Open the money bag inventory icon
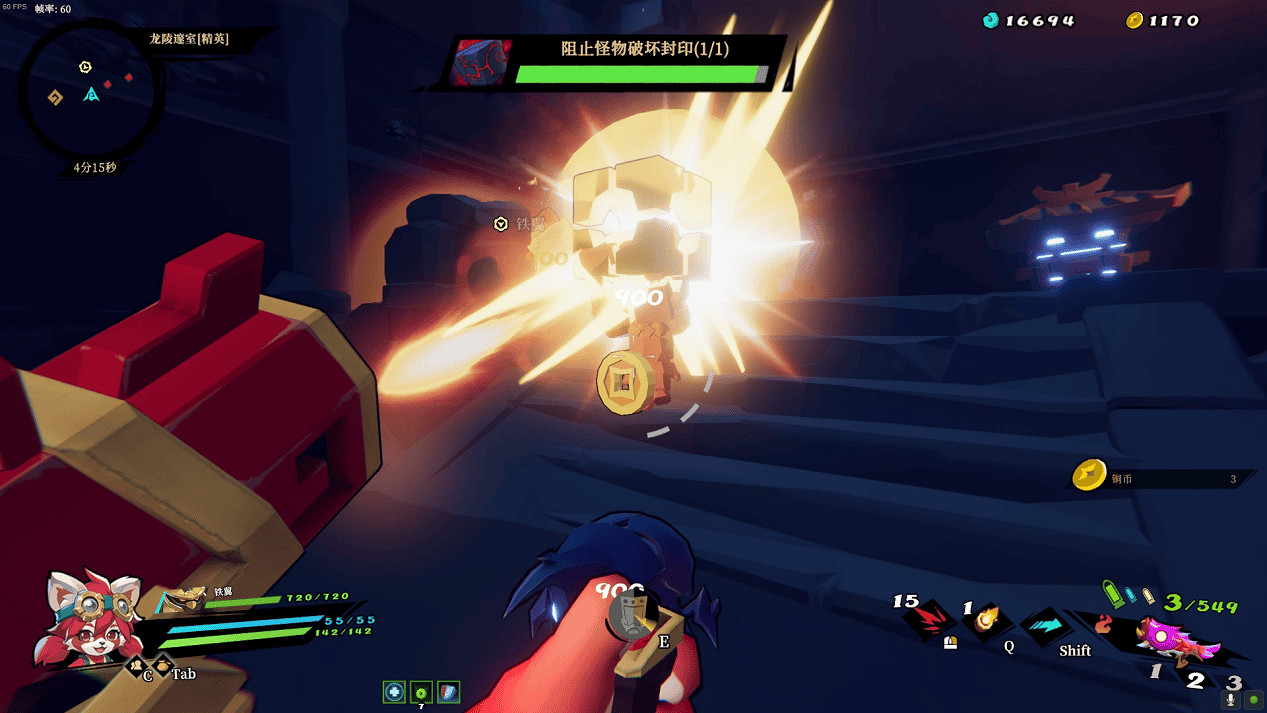 tap(161, 664)
